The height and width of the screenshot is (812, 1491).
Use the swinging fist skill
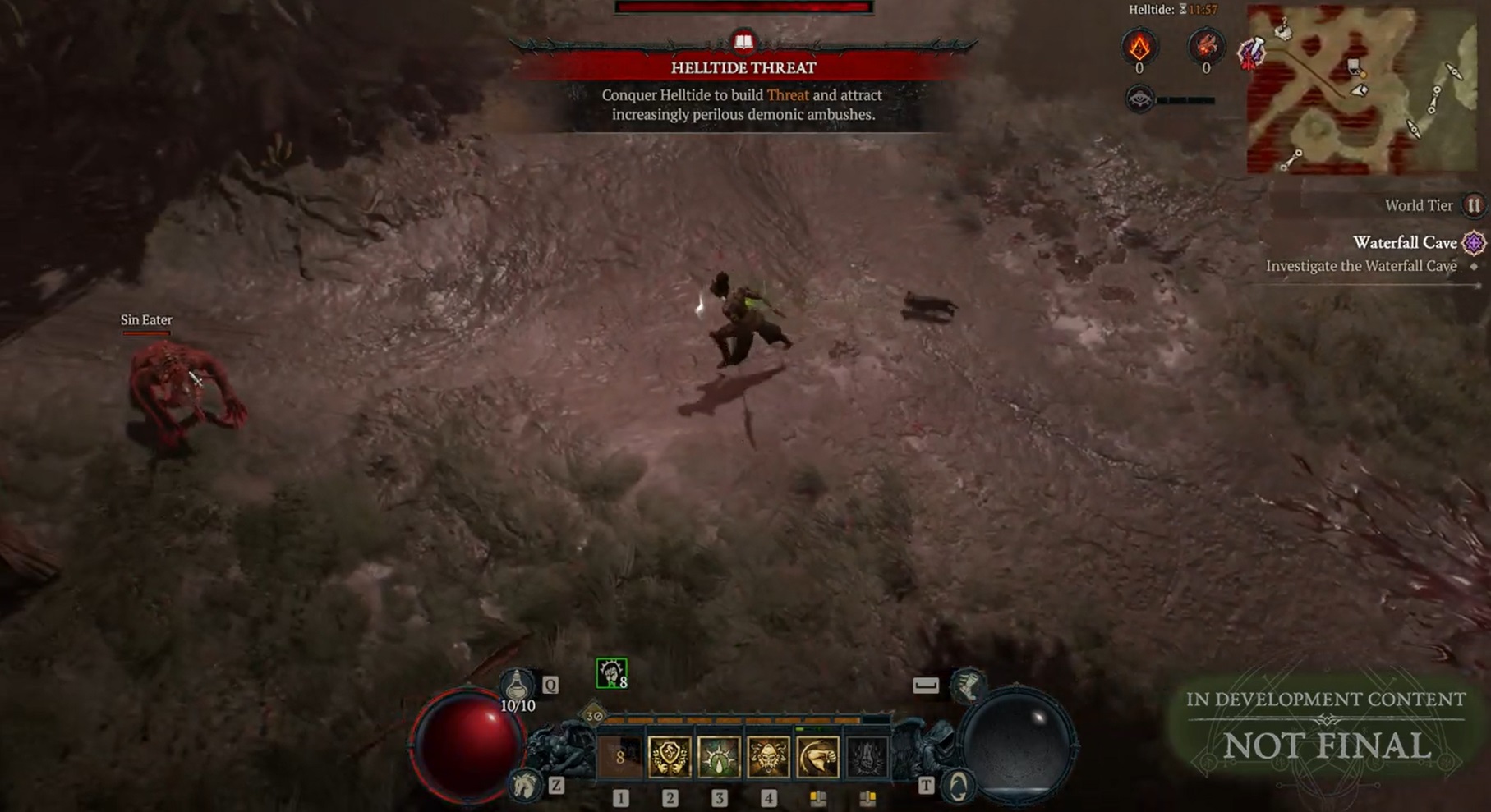817,757
